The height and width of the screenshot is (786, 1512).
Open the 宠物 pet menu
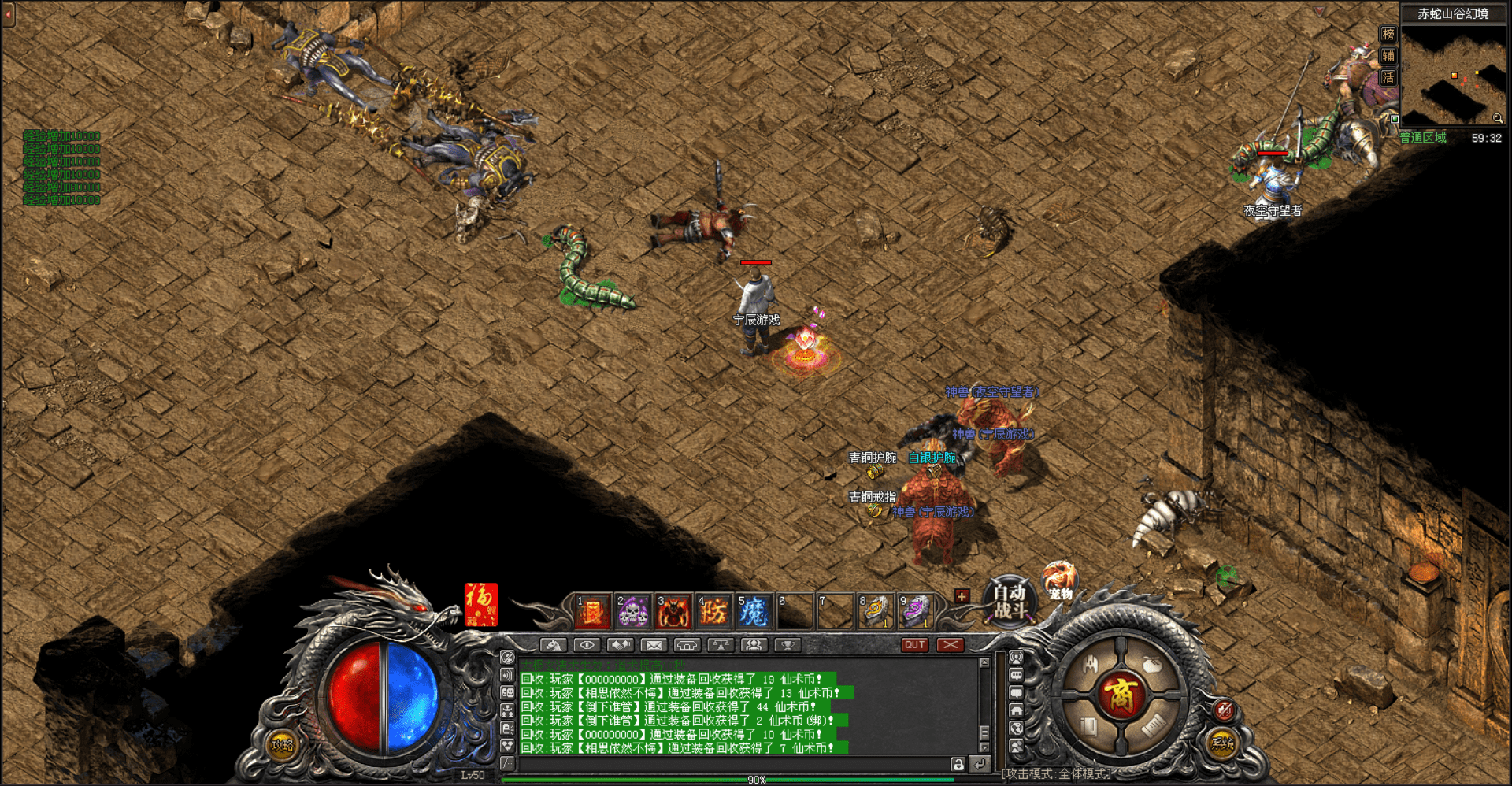[1059, 581]
